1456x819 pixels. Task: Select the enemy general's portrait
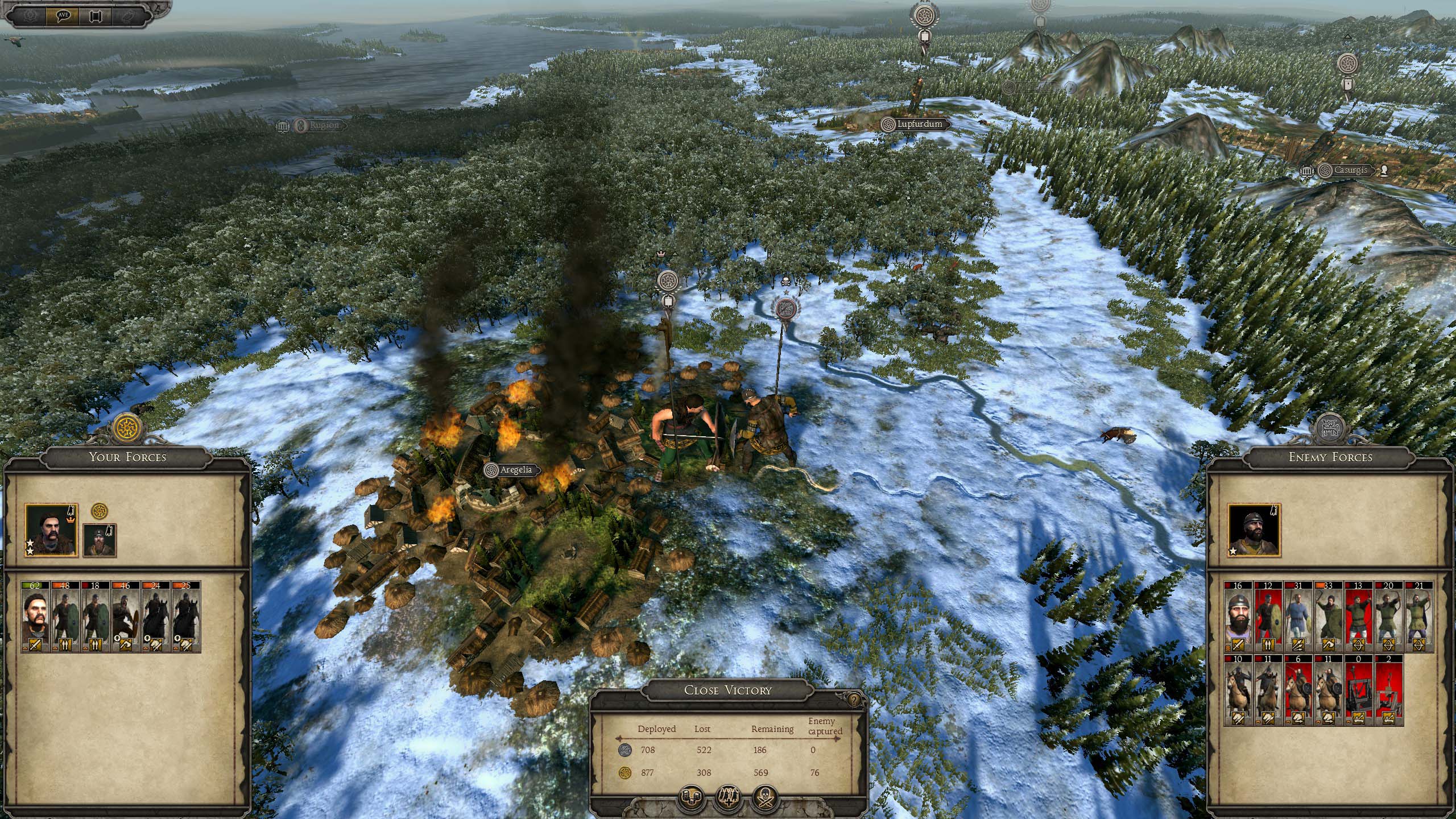pos(1253,531)
